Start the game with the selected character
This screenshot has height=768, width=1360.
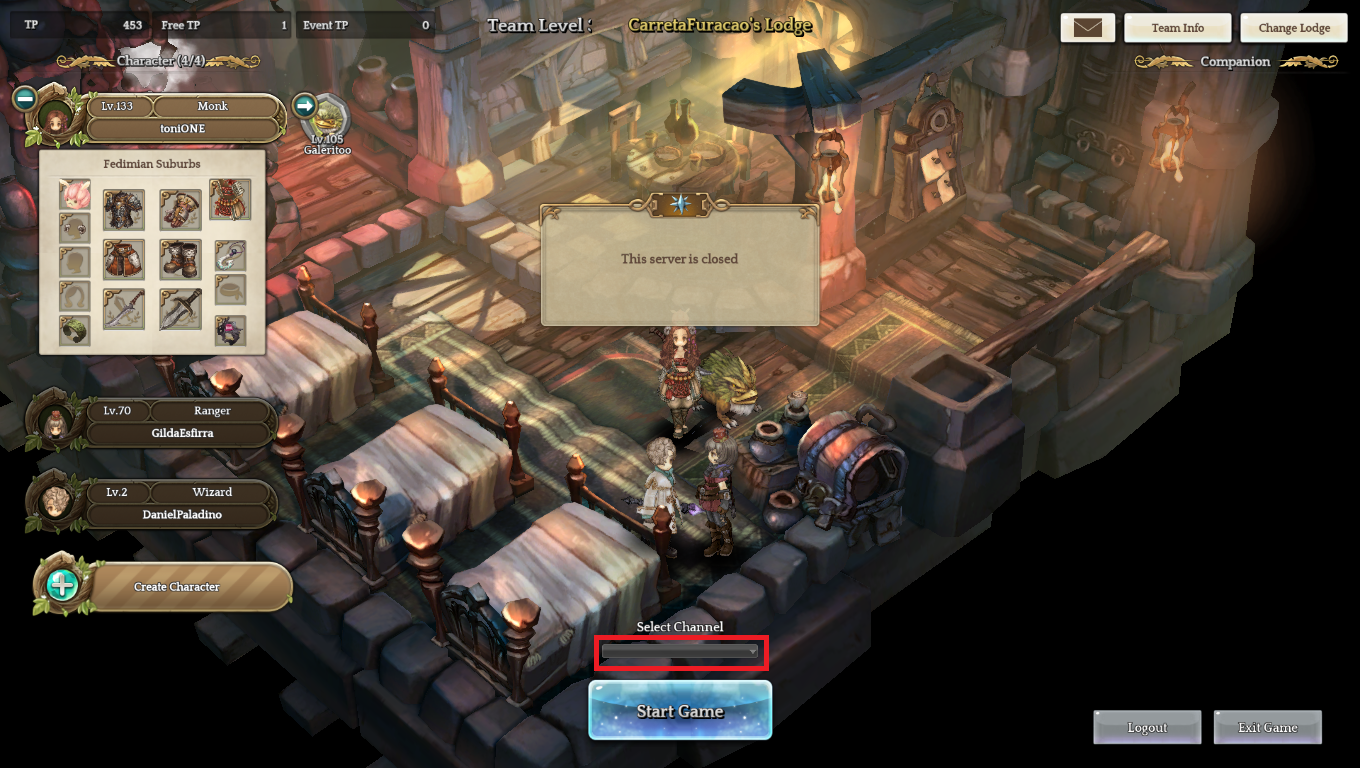click(x=680, y=711)
